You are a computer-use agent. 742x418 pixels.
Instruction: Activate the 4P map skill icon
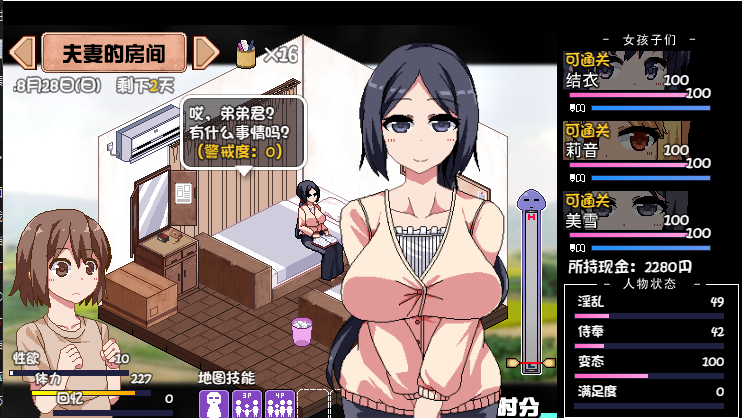pyautogui.click(x=278, y=403)
